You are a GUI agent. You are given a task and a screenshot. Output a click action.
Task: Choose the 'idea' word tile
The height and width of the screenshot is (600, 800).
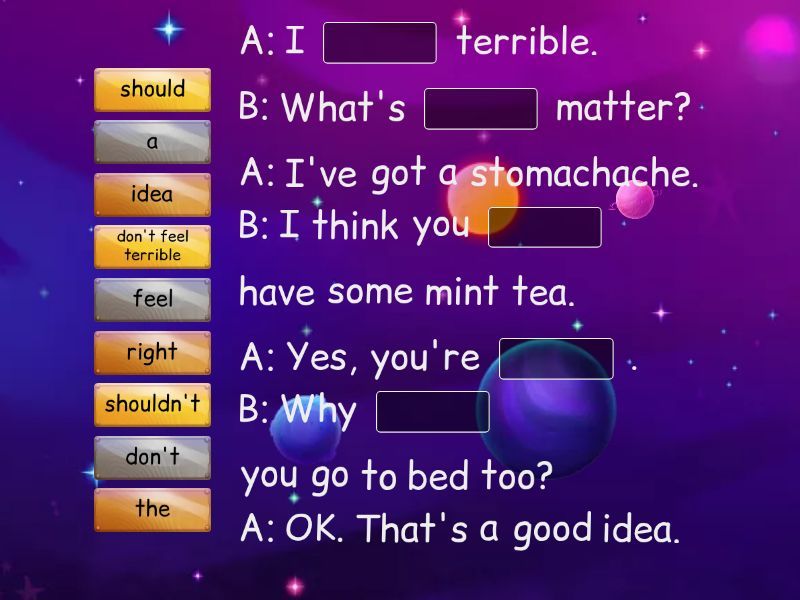point(152,195)
